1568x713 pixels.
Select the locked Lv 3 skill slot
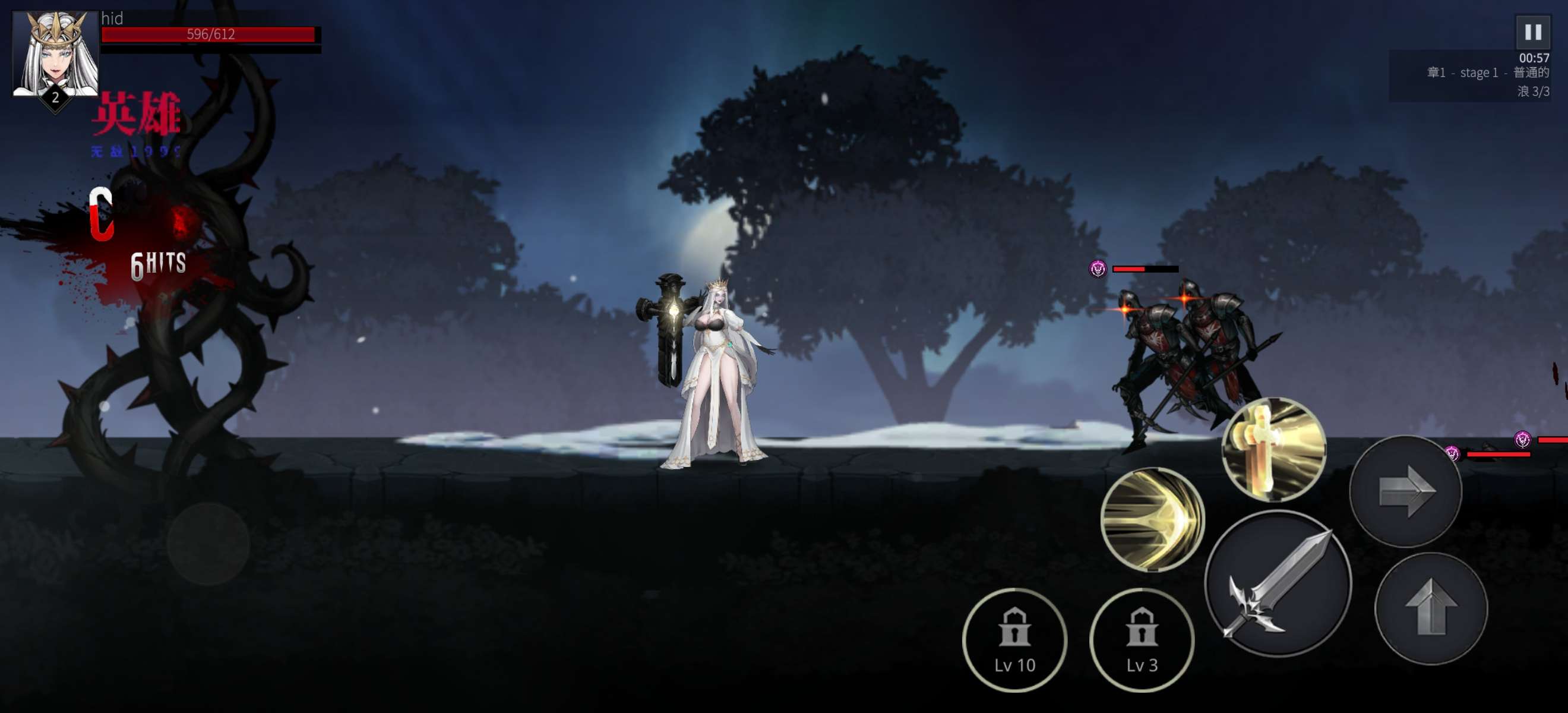(1142, 640)
